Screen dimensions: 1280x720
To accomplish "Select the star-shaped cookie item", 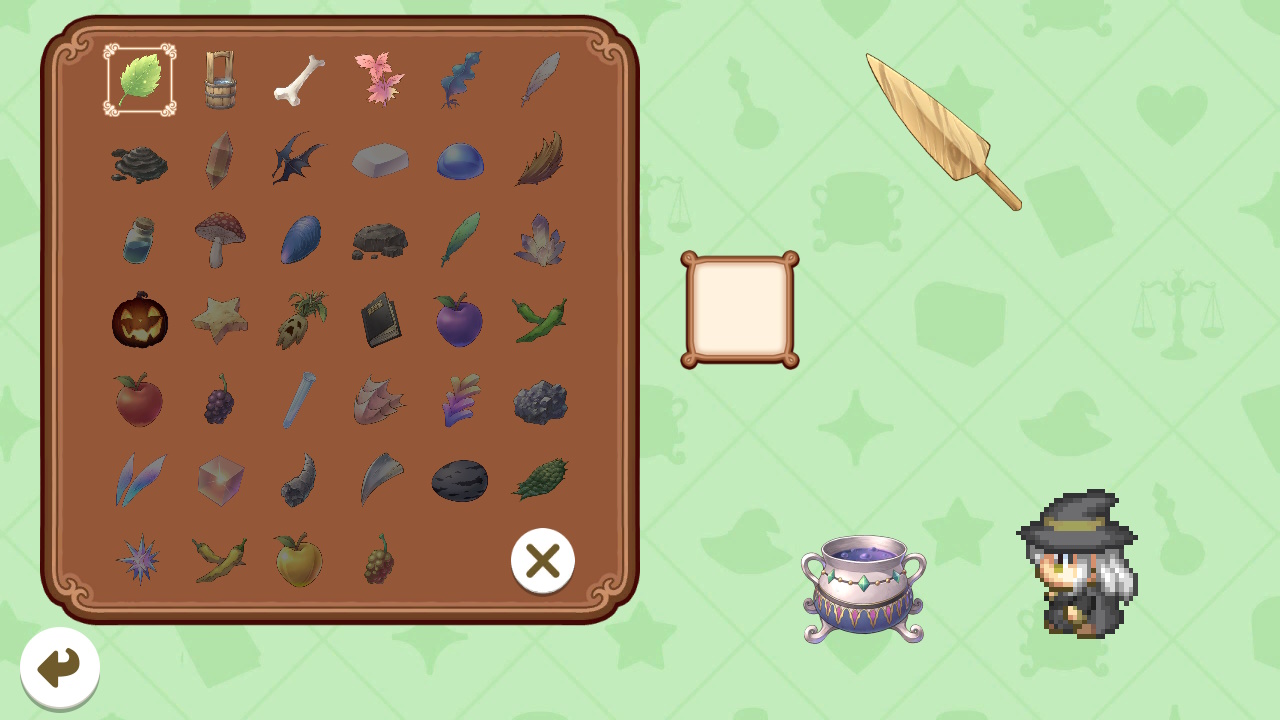I will [220, 320].
